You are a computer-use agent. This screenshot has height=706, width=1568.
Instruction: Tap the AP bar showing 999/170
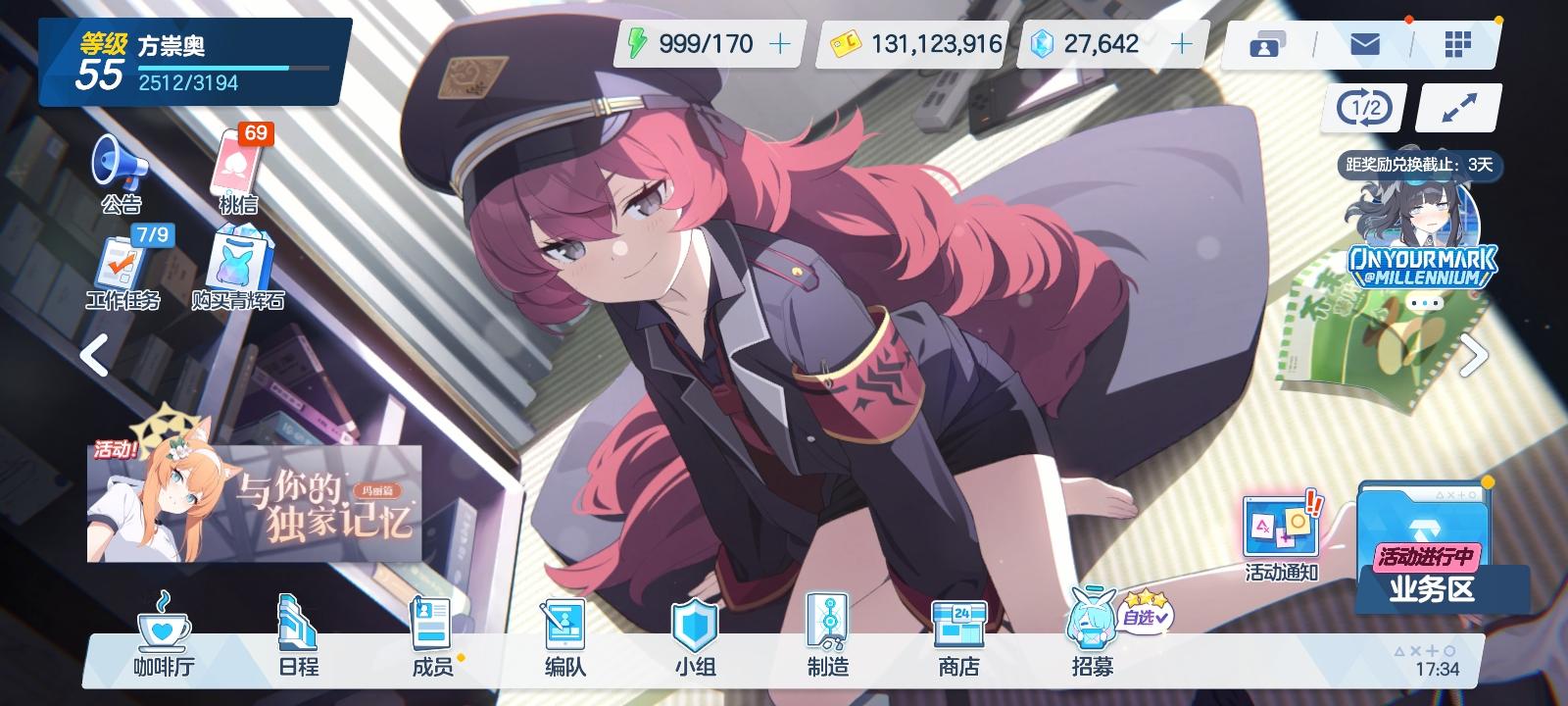(x=696, y=44)
